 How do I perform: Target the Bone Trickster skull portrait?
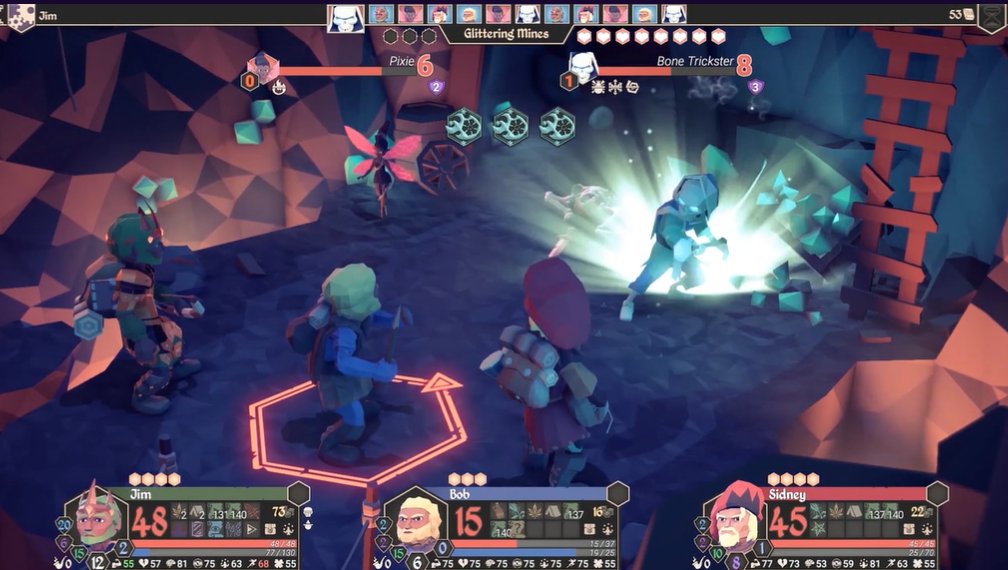click(583, 68)
